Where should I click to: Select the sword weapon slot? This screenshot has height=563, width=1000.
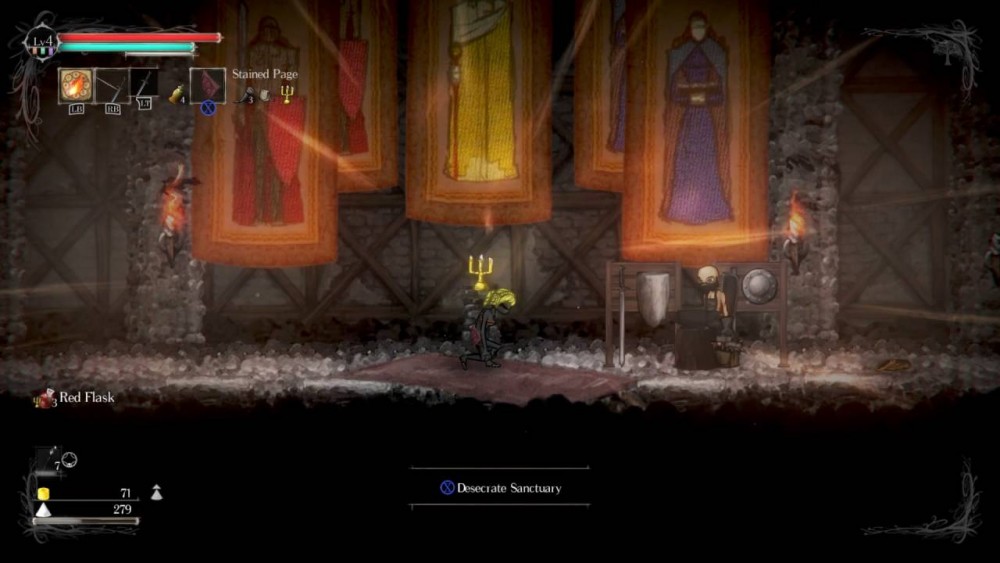pos(144,84)
